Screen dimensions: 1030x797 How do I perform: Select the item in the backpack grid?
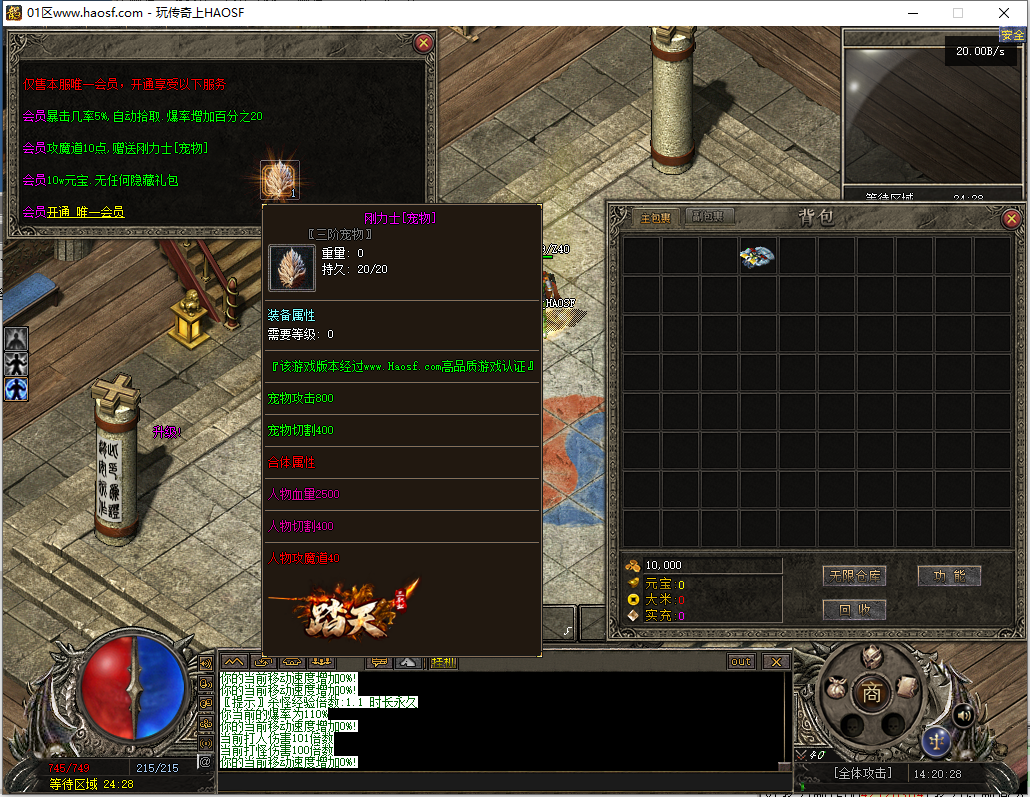click(757, 257)
